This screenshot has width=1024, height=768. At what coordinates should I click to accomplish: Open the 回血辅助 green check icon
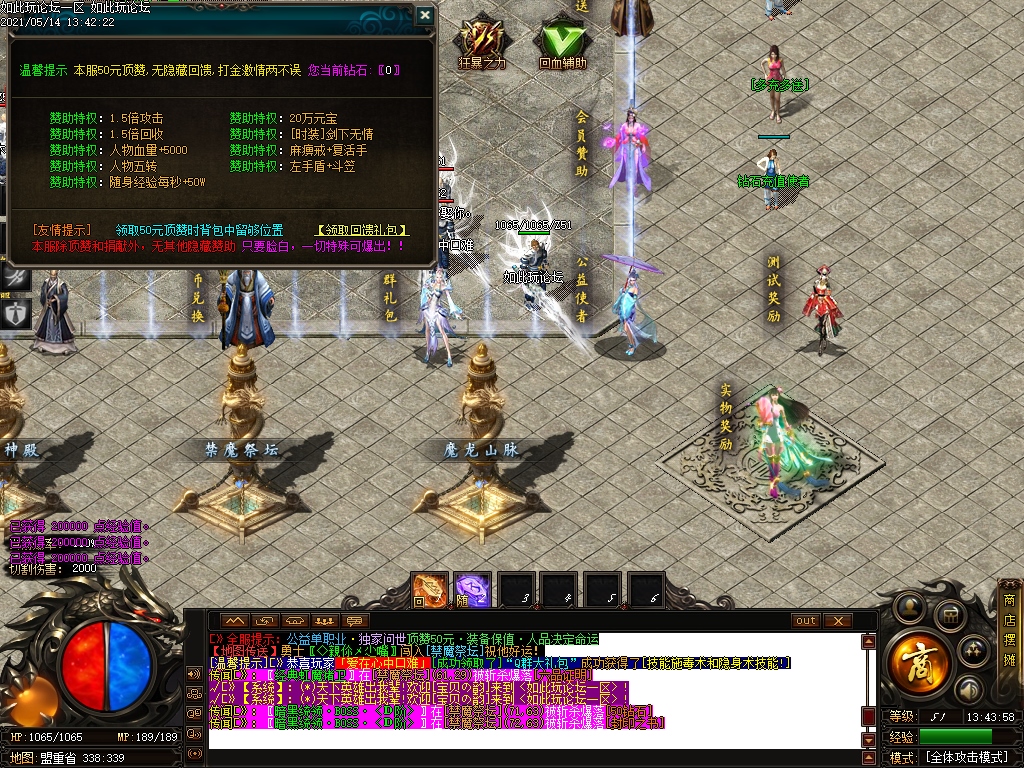coord(562,40)
